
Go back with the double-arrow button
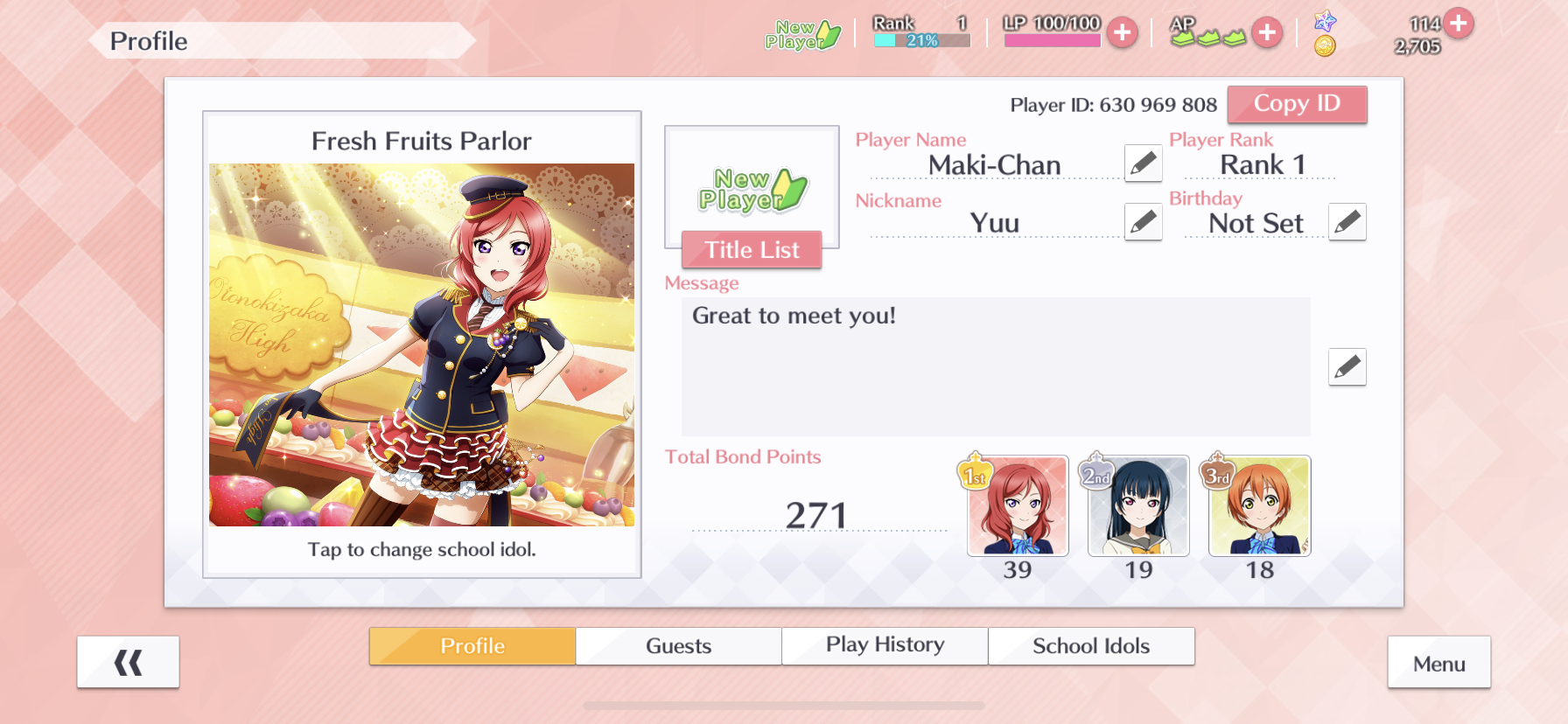[x=128, y=663]
